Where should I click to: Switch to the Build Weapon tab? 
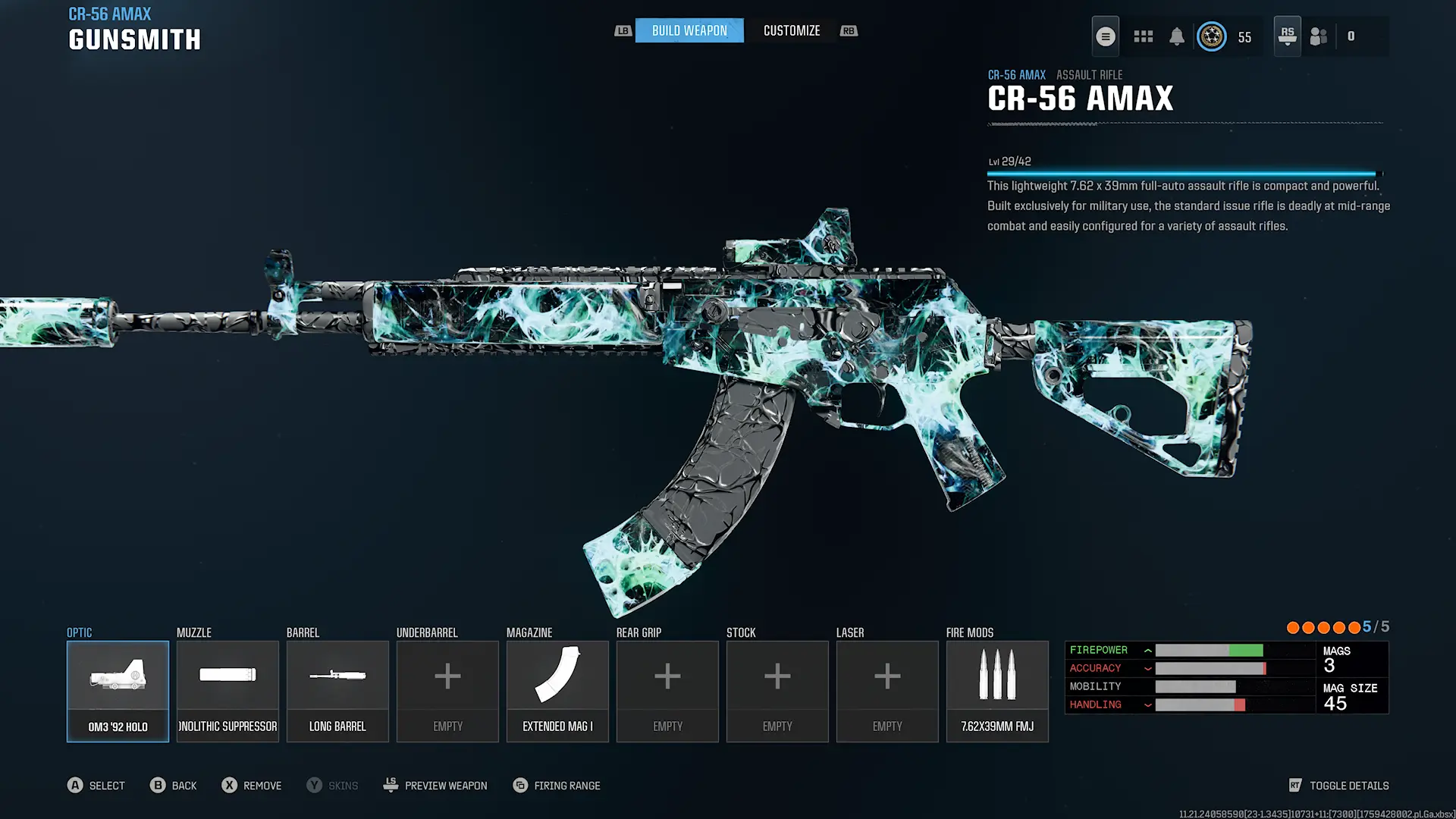(x=689, y=31)
